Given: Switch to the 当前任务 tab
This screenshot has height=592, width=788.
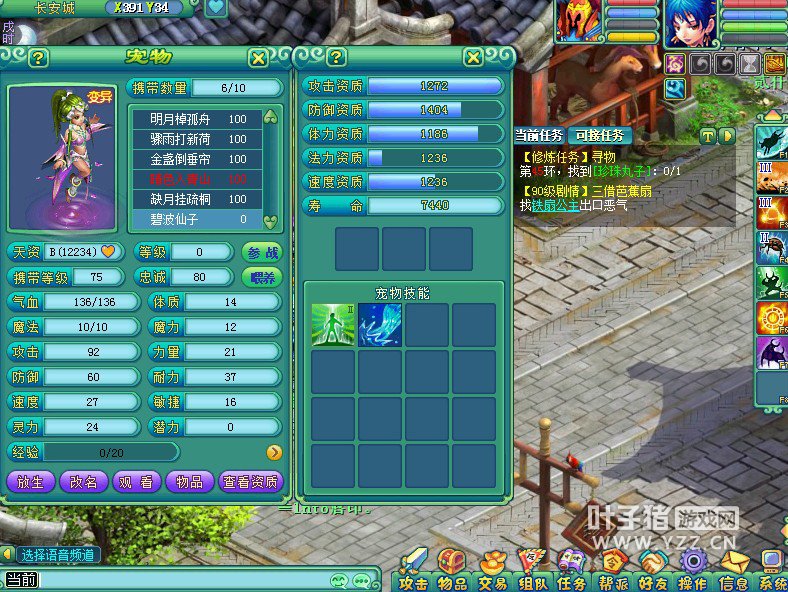Looking at the screenshot, I should [x=540, y=135].
